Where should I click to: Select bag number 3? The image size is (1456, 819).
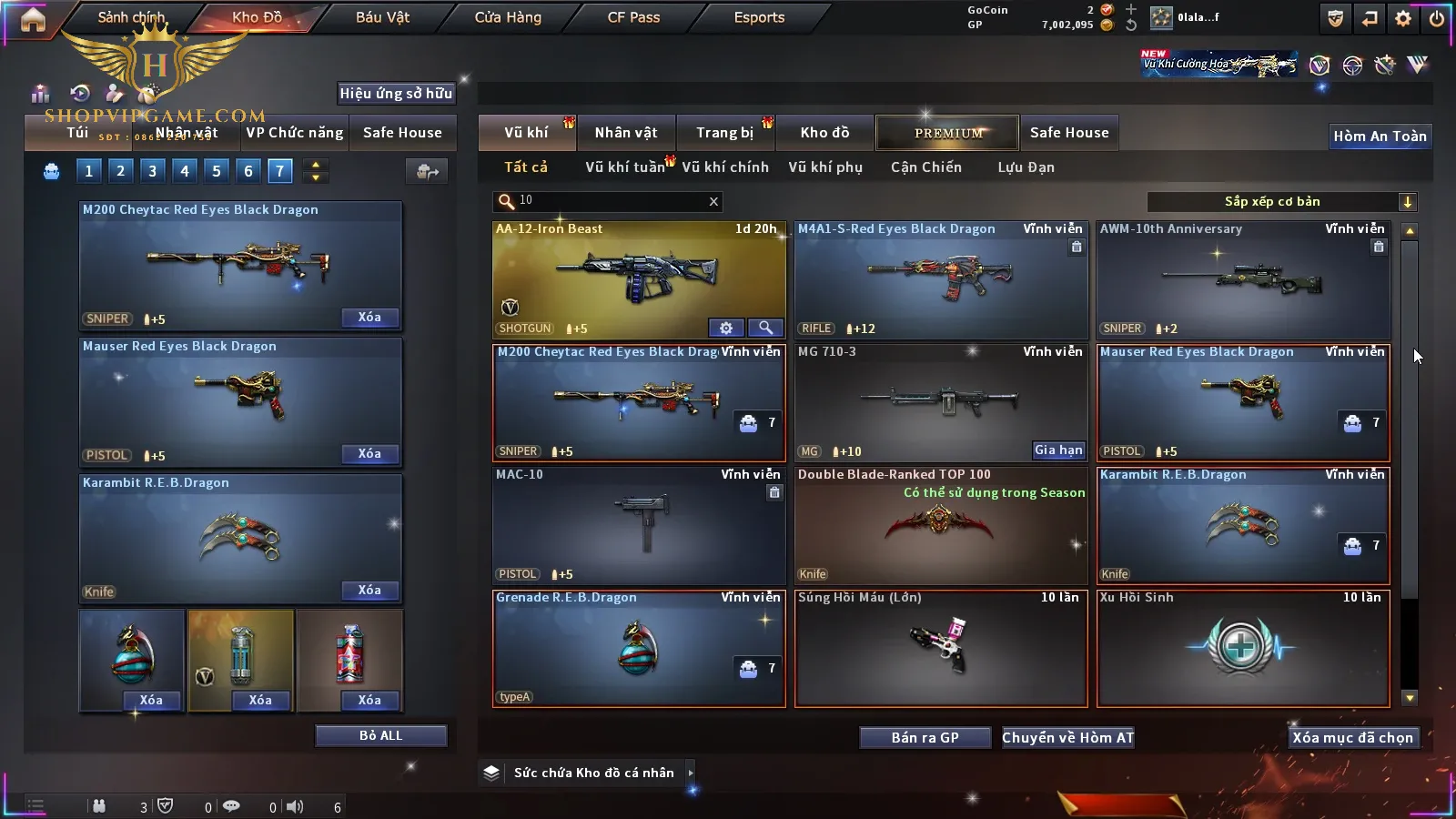pos(153,171)
